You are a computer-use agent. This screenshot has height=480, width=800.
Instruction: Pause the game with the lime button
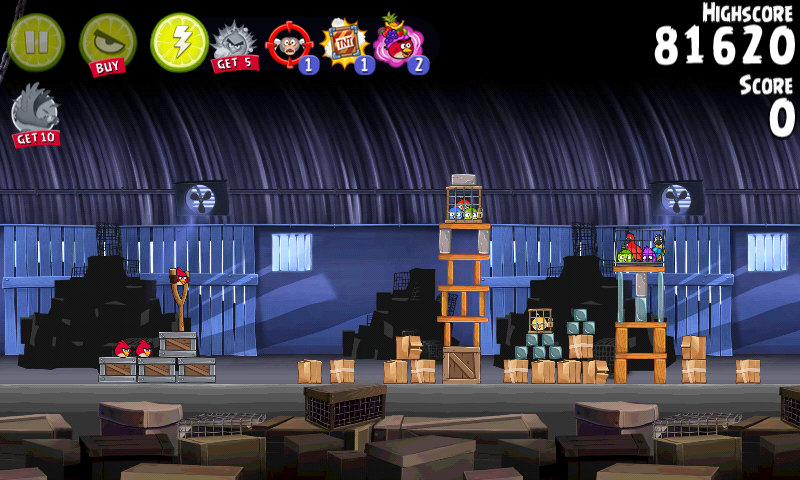(36, 42)
